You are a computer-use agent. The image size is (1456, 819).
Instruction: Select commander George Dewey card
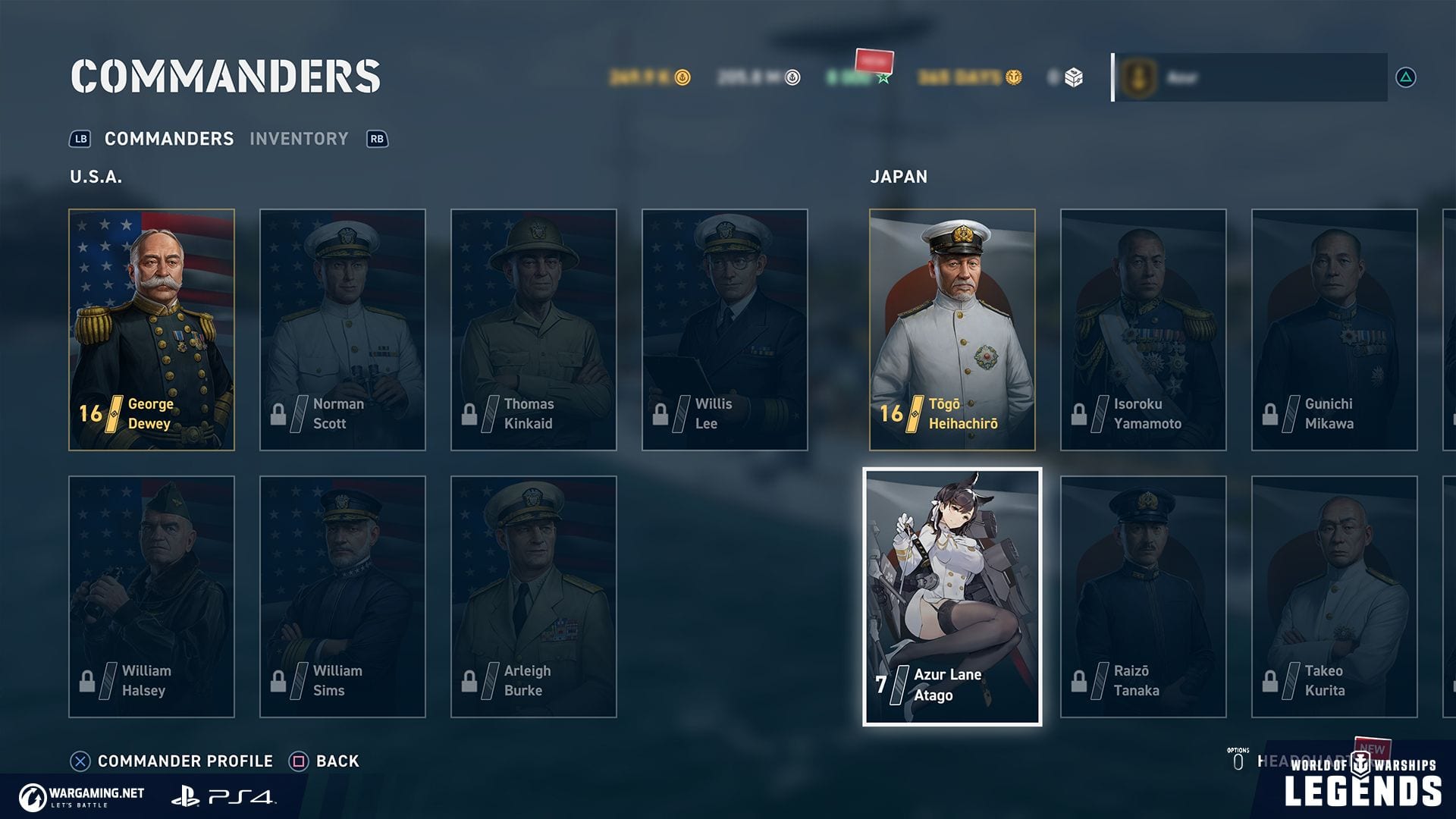click(x=152, y=330)
